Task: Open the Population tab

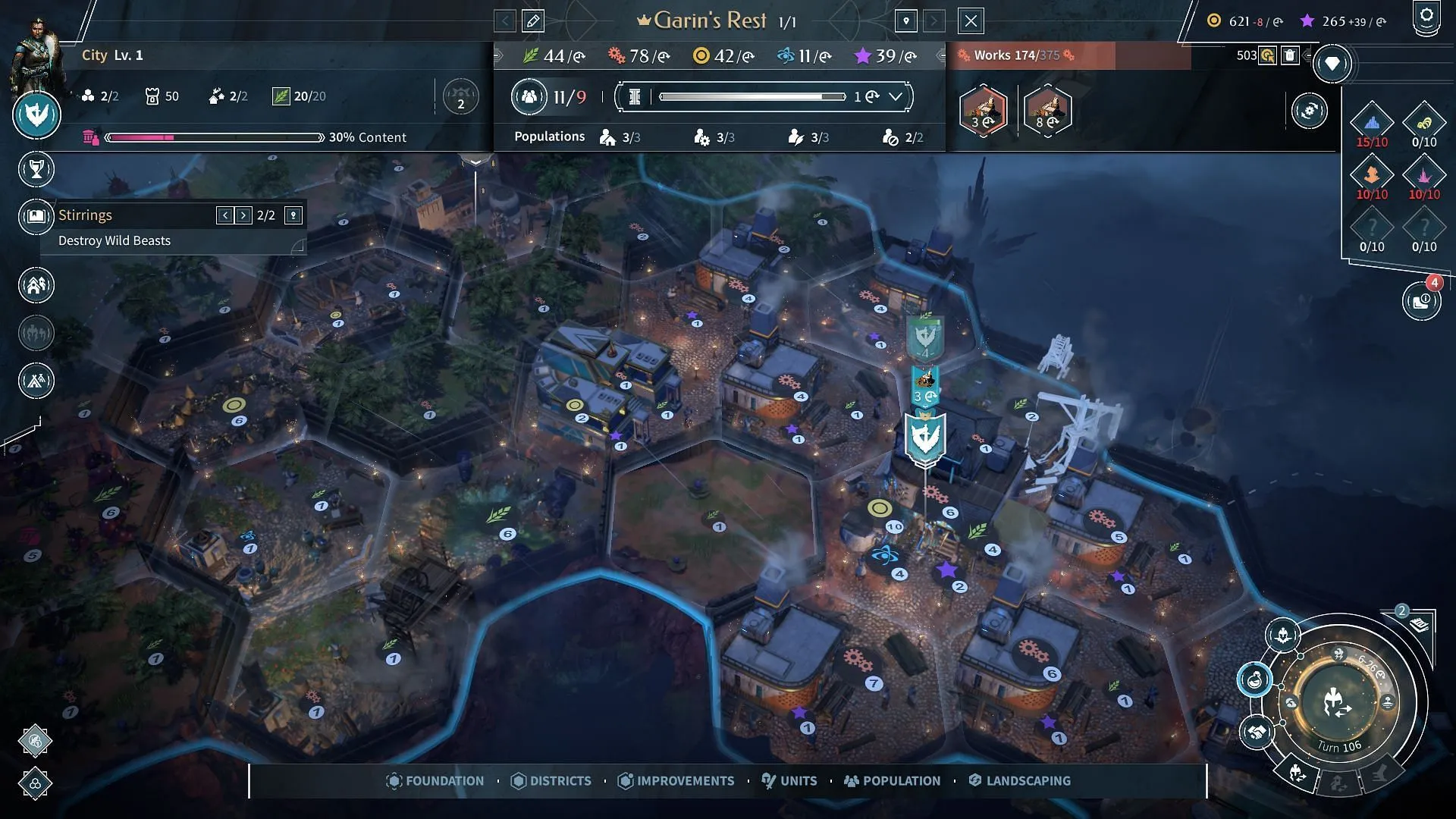Action: click(893, 781)
